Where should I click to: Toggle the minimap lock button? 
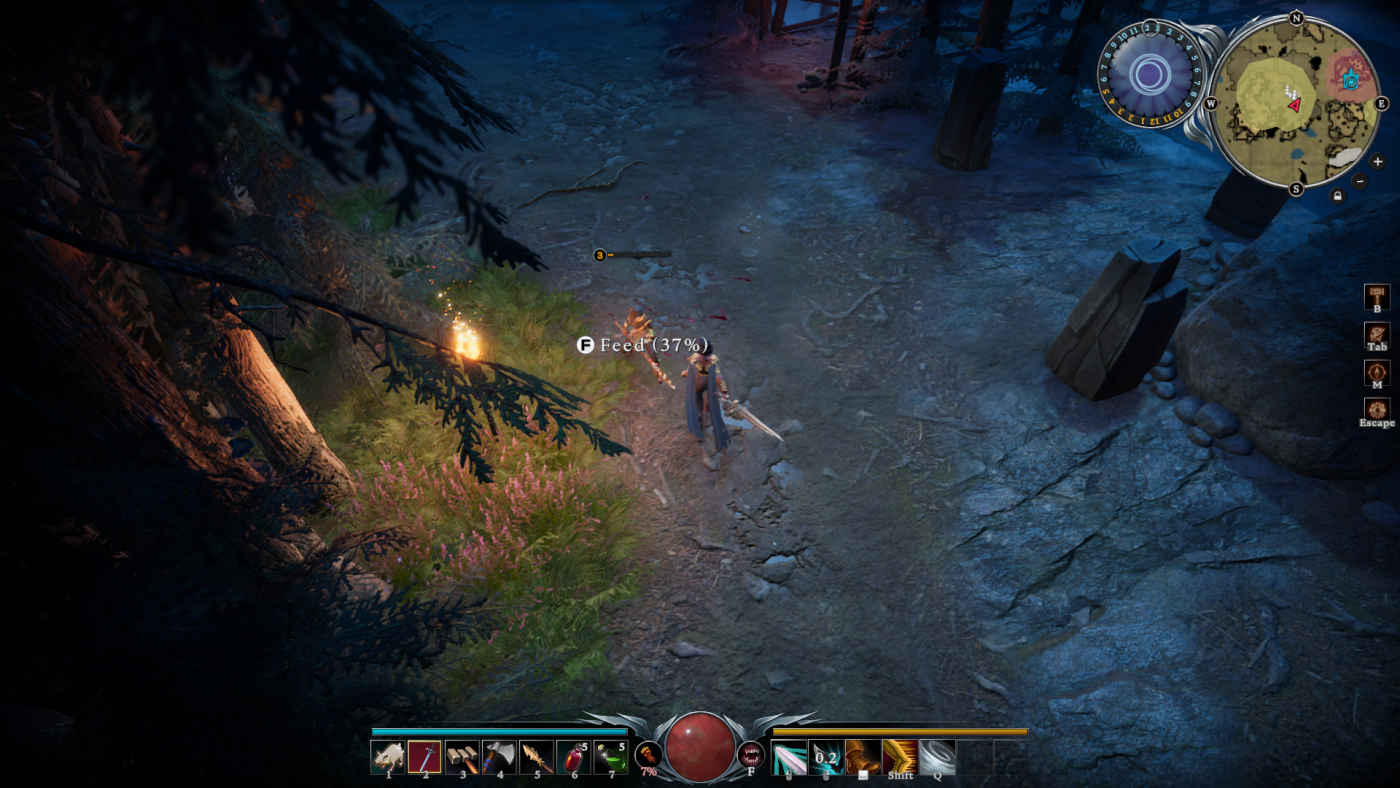[x=1337, y=195]
